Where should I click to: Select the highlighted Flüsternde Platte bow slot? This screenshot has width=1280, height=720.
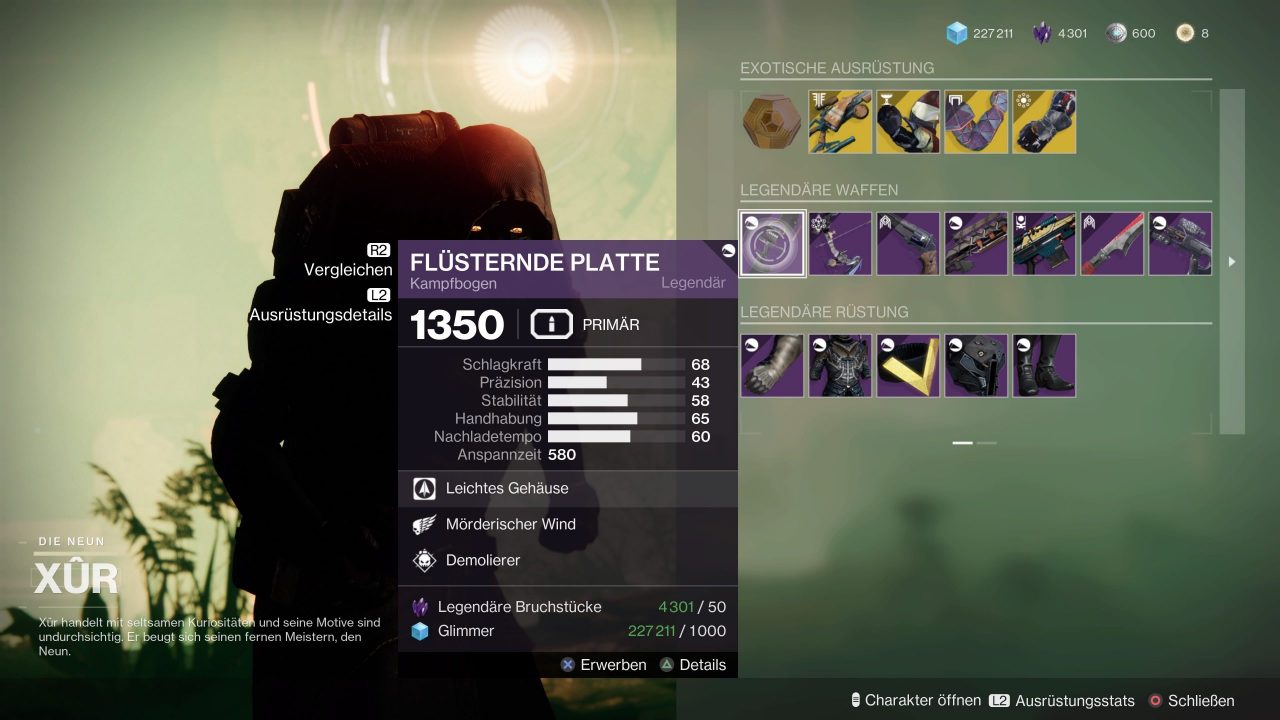[x=772, y=243]
